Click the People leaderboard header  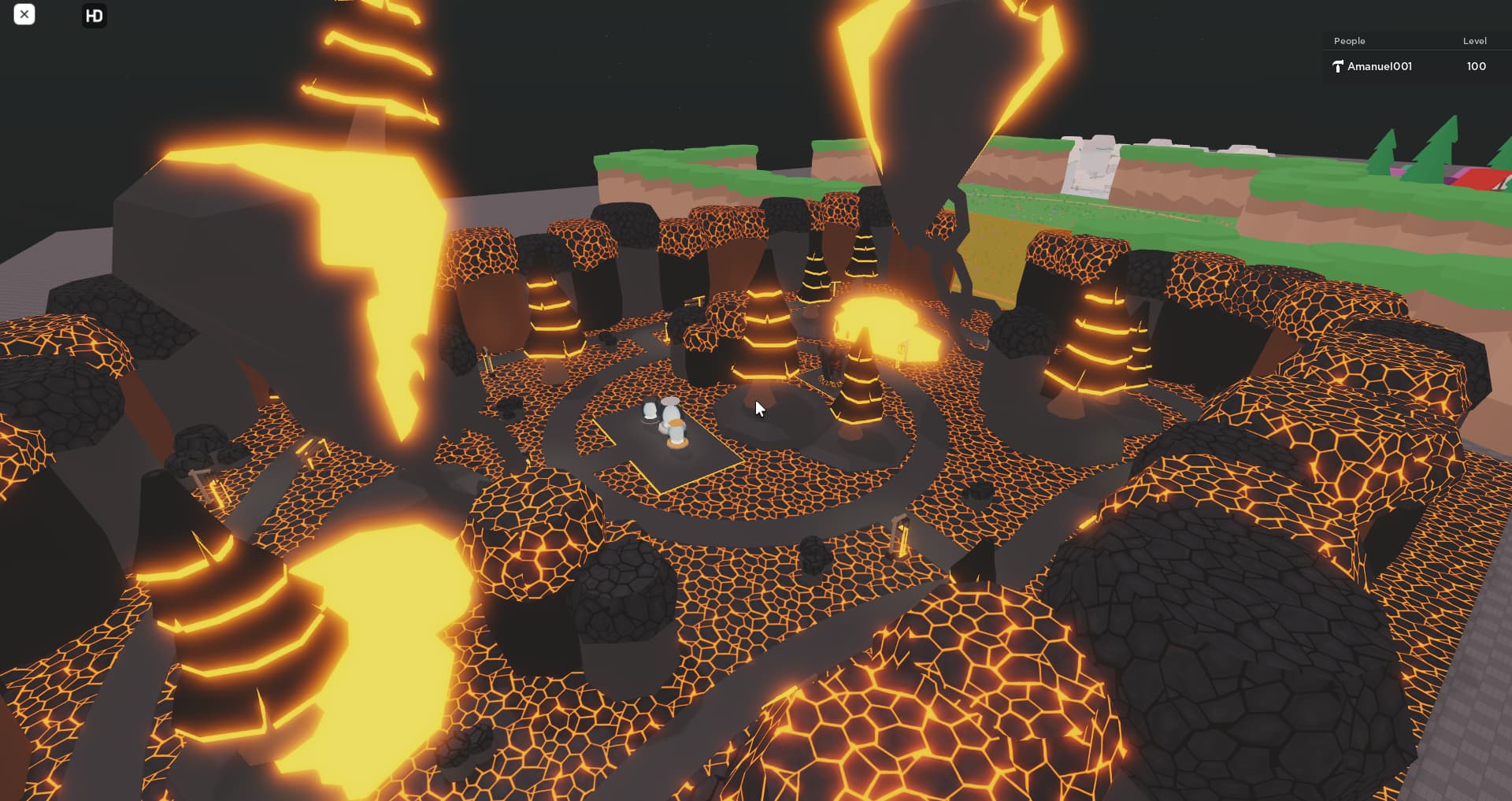click(x=1350, y=40)
